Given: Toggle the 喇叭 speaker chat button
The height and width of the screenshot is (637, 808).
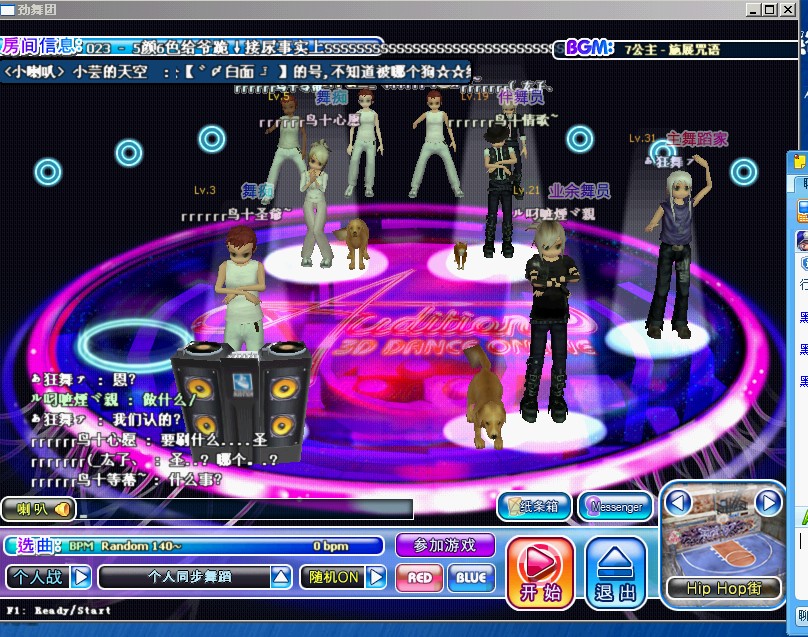Looking at the screenshot, I should click(x=39, y=509).
